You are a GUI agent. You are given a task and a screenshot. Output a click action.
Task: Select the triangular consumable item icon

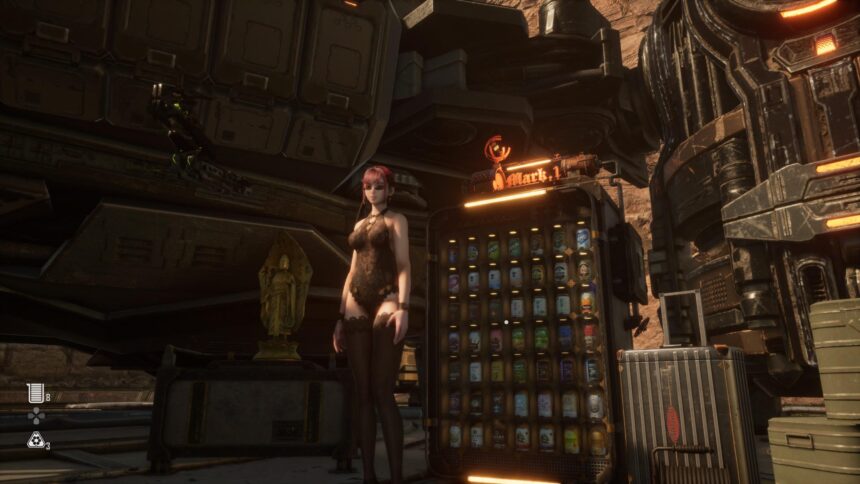pyautogui.click(x=35, y=439)
